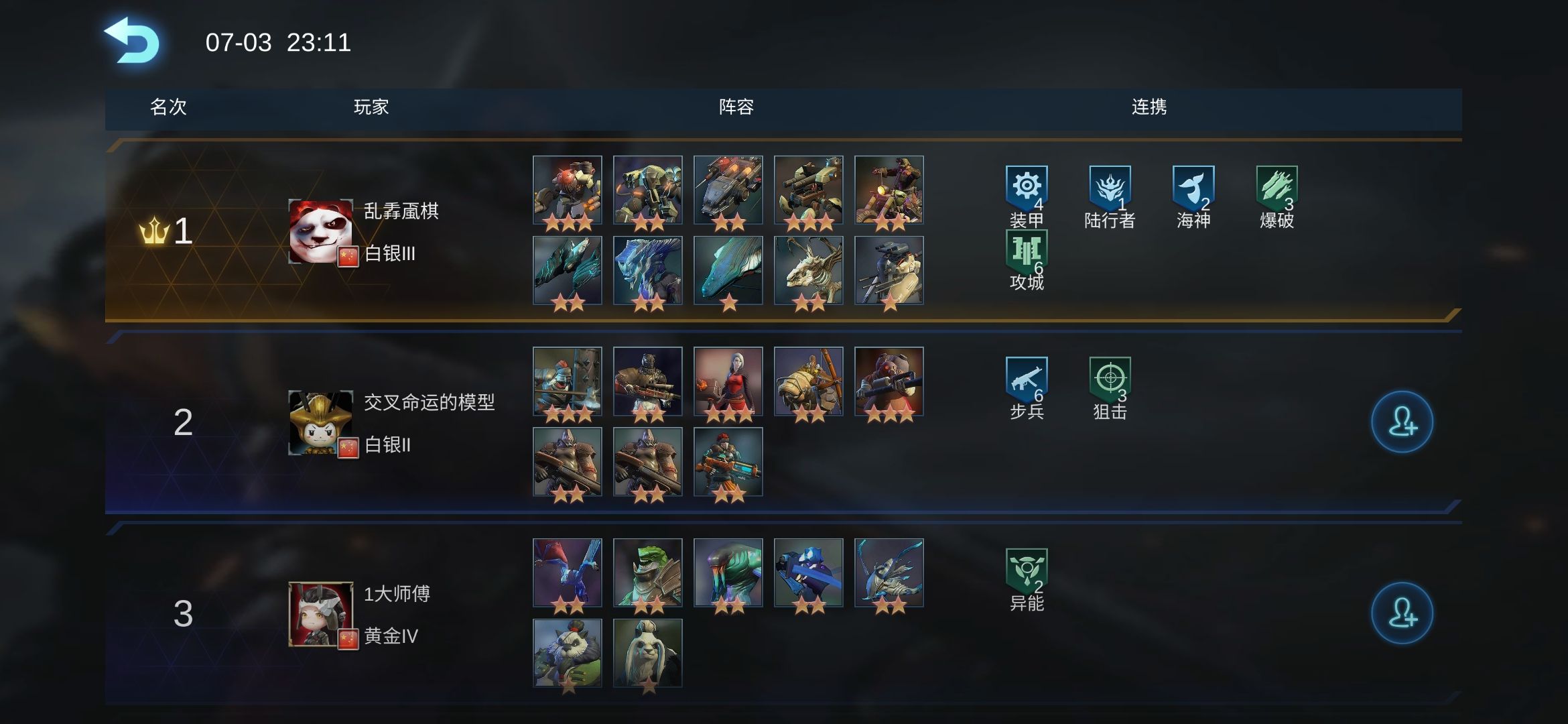Inspect the whale unit with one star

[728, 270]
